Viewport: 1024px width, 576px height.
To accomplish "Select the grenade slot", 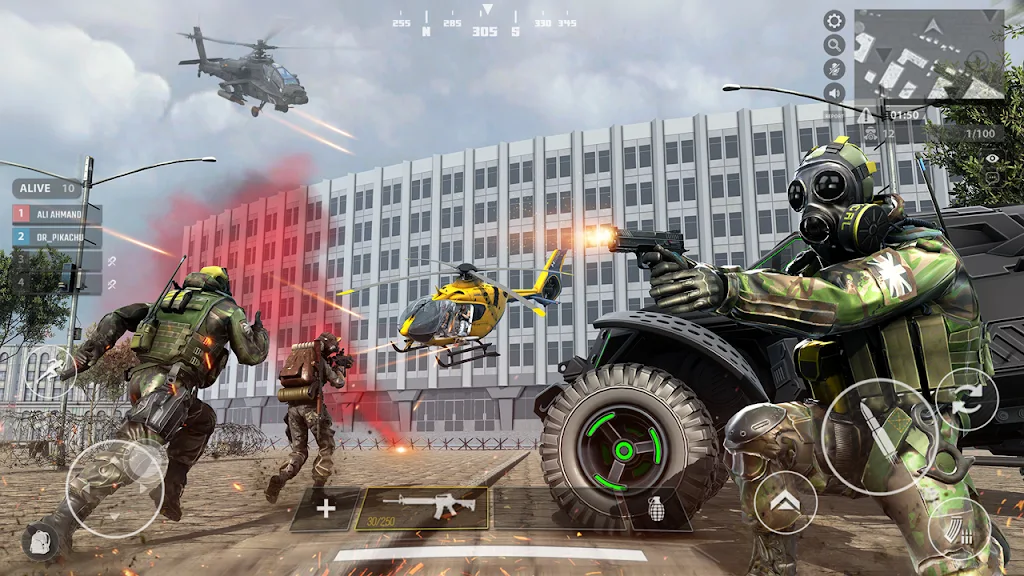I will [x=658, y=509].
